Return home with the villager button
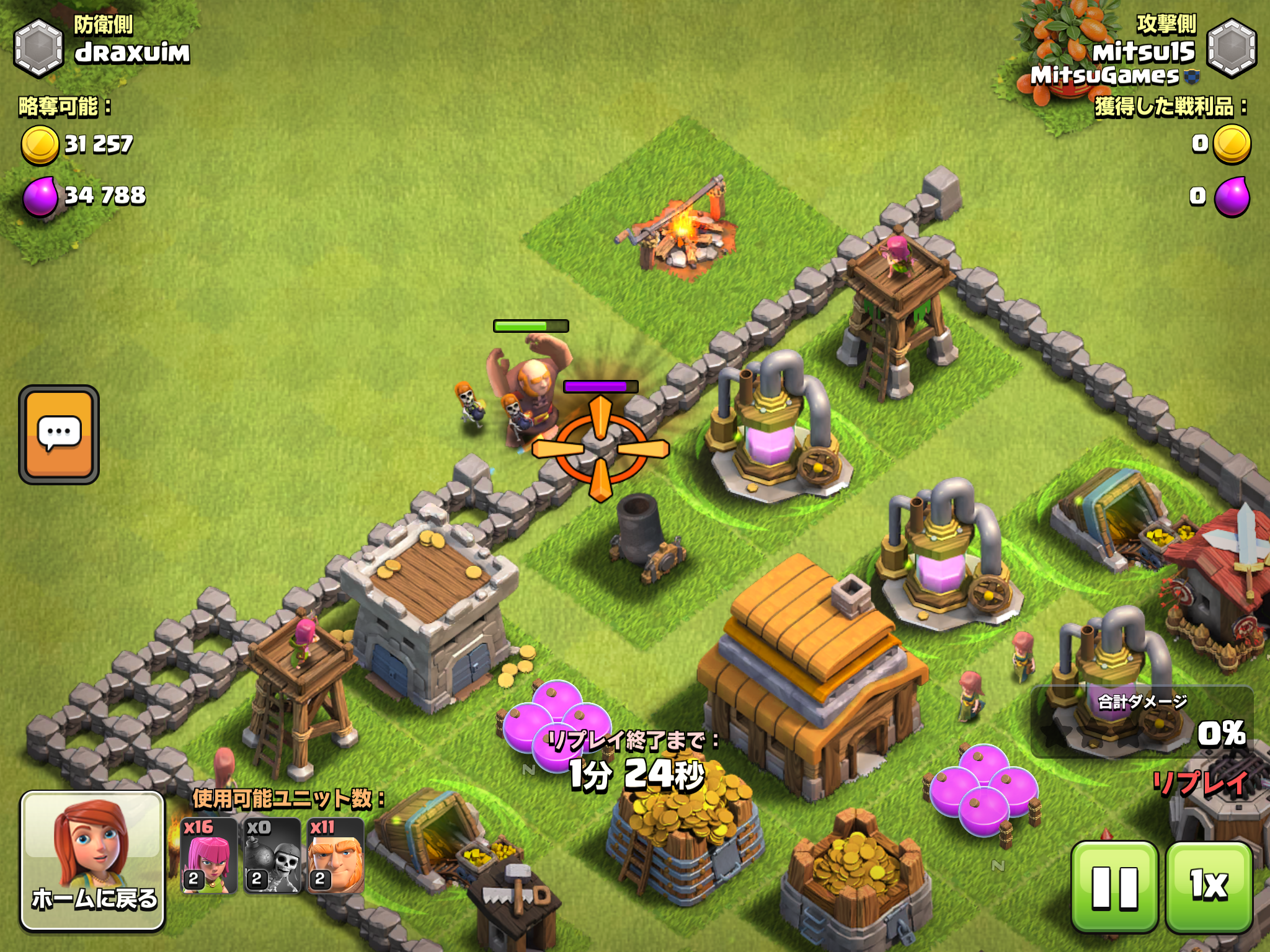 93,860
